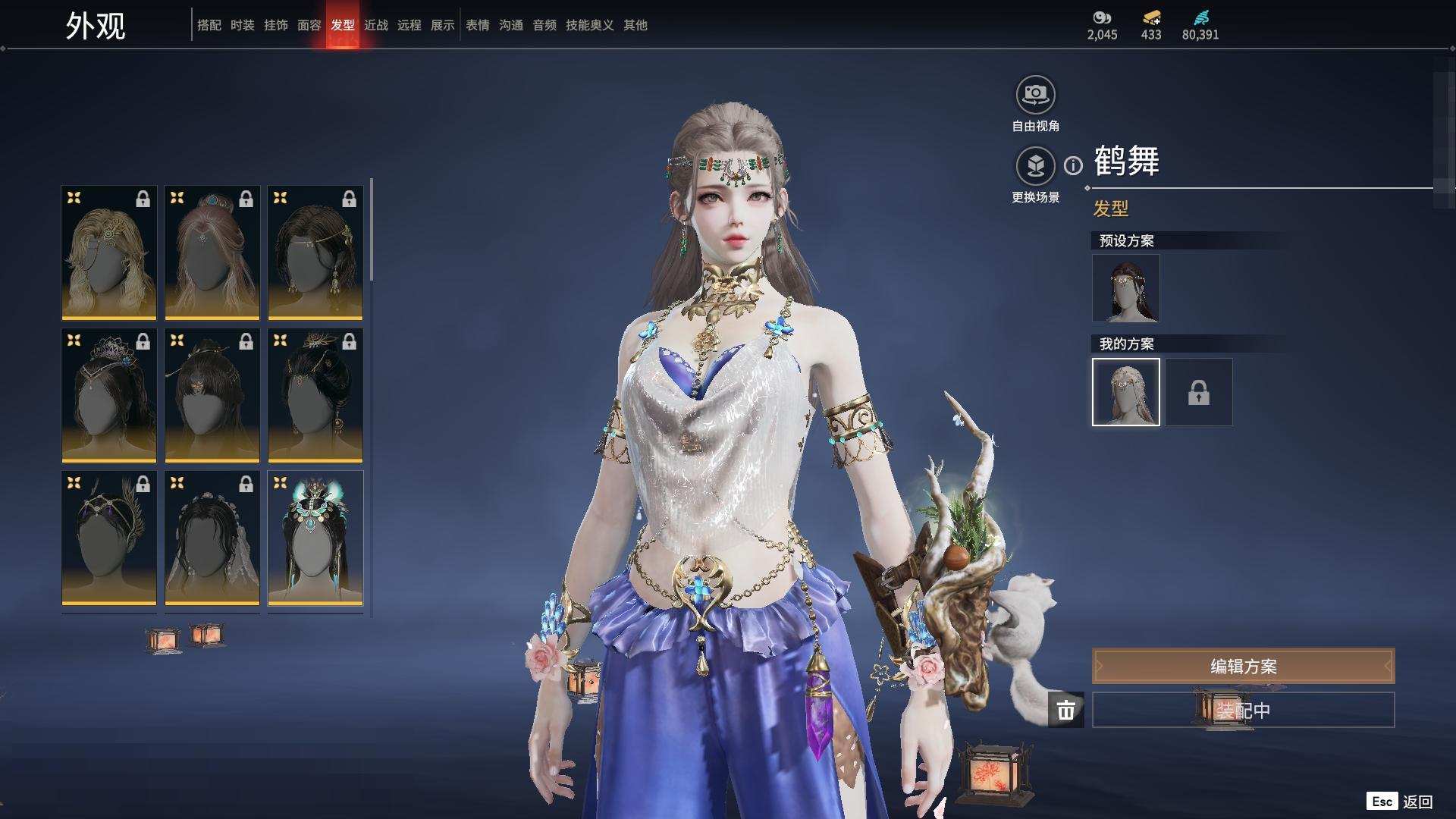Image resolution: width=1456 pixels, height=819 pixels.
Task: Open the info icon beside 鹤舞
Action: [1073, 165]
